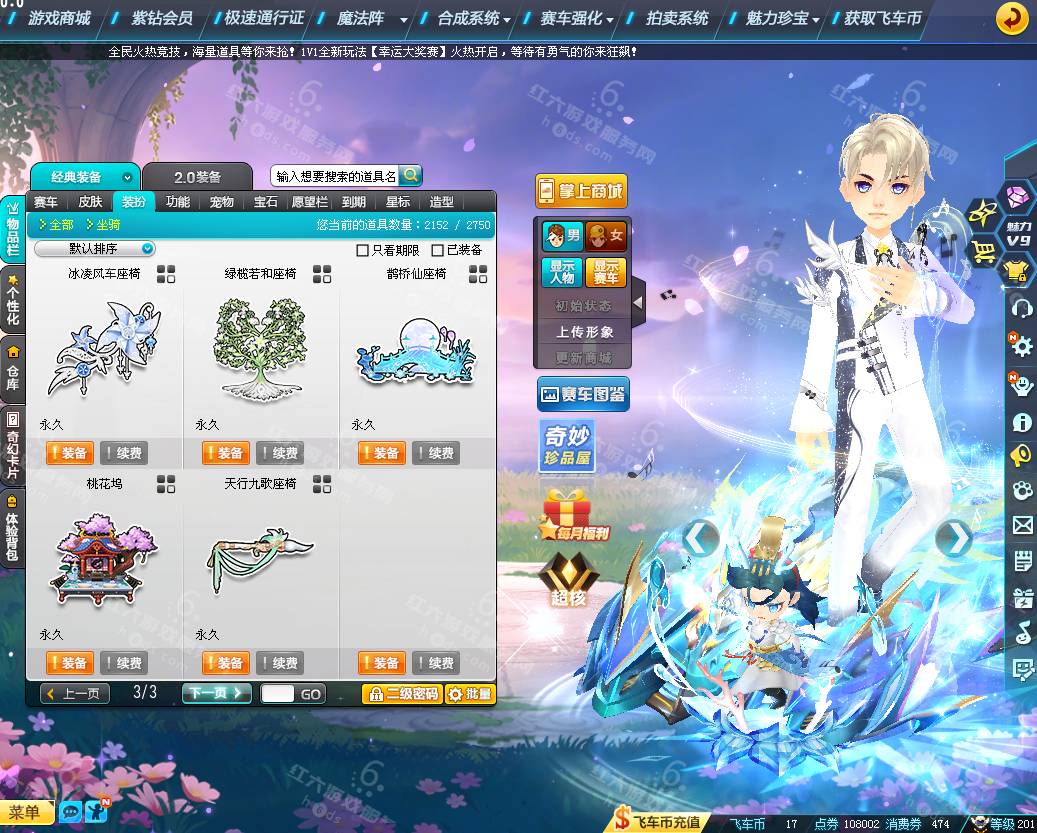The height and width of the screenshot is (833, 1037).
Task: Tick the 已装备 equipped filter checkbox
Action: click(437, 250)
